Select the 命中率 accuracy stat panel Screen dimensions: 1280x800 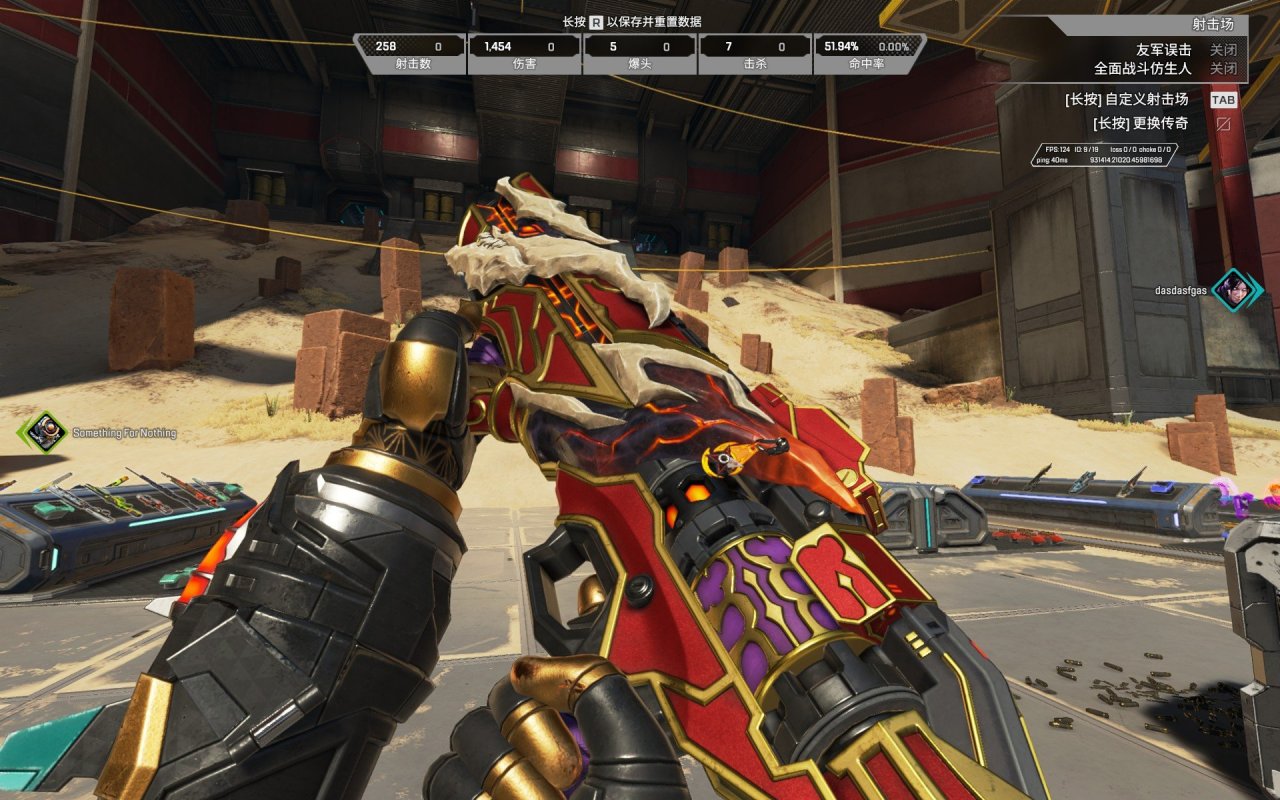point(864,52)
